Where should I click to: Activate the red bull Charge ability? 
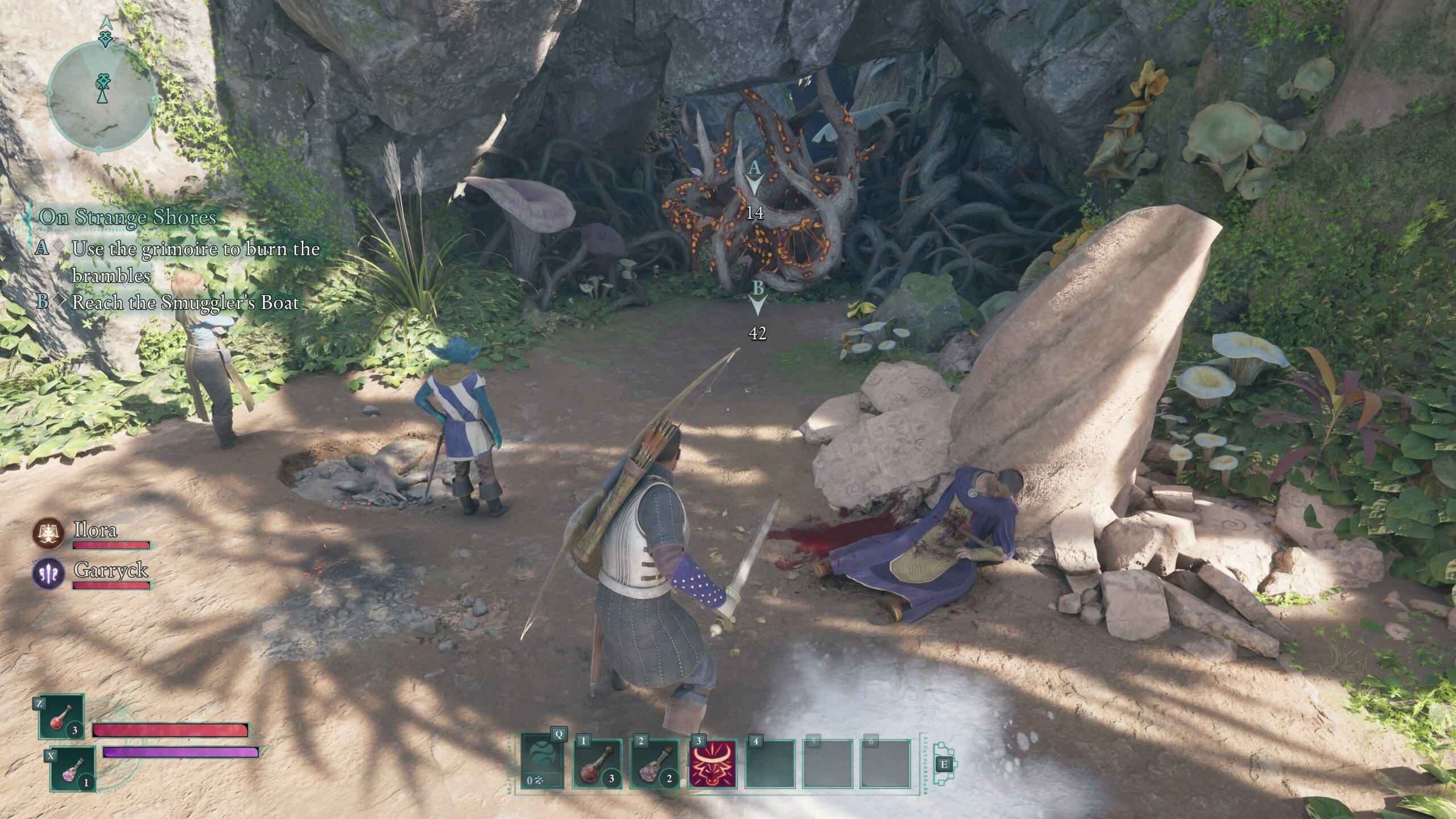712,763
